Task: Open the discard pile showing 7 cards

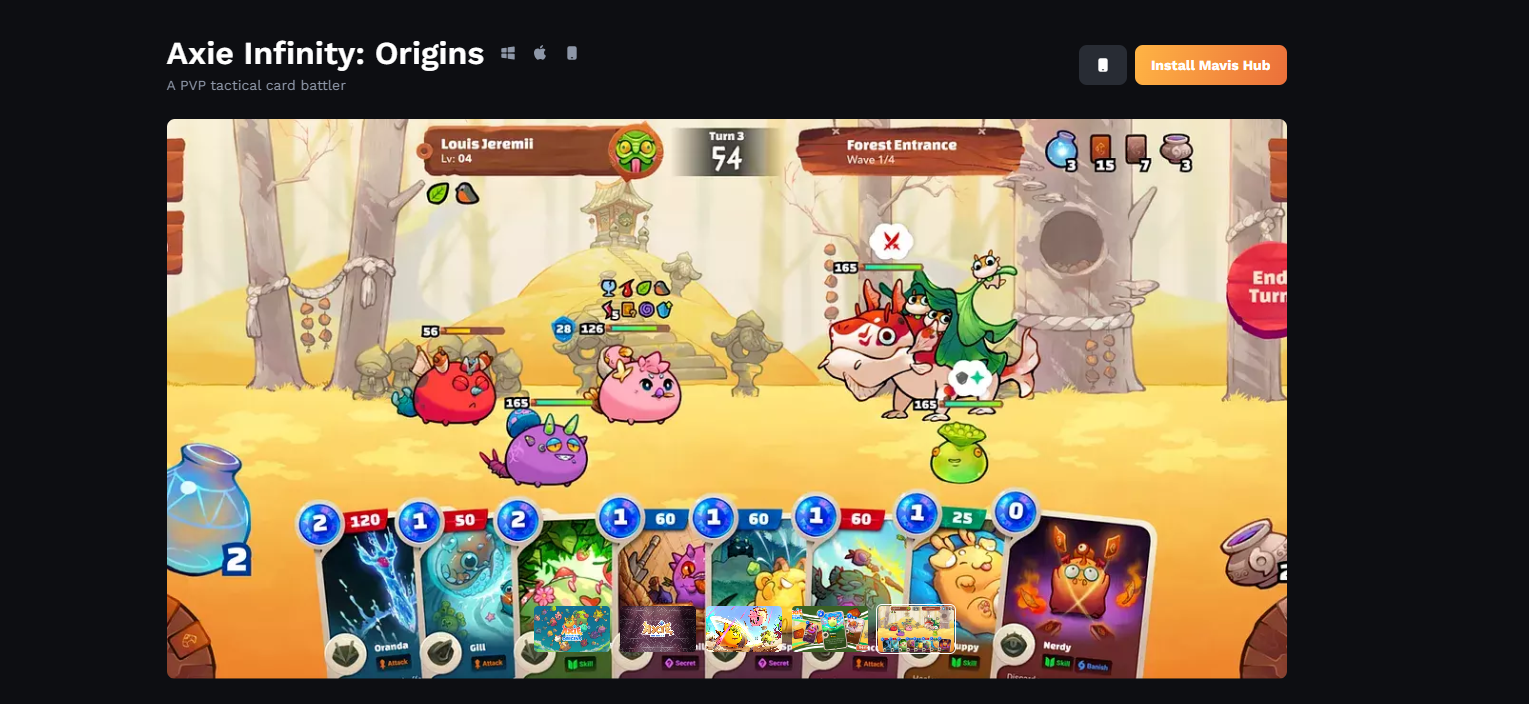Action: point(1137,151)
